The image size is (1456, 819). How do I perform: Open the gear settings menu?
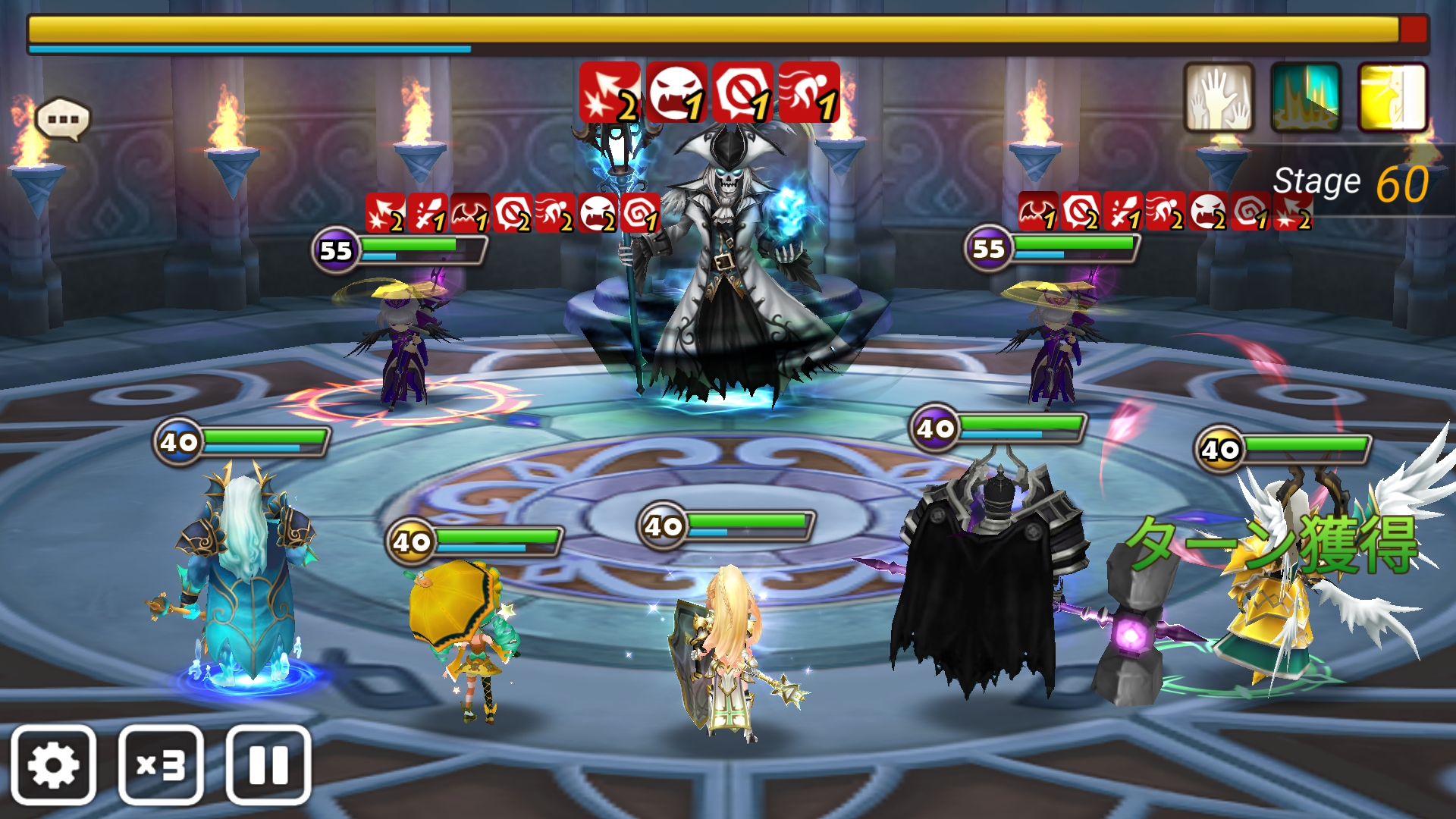click(x=53, y=764)
